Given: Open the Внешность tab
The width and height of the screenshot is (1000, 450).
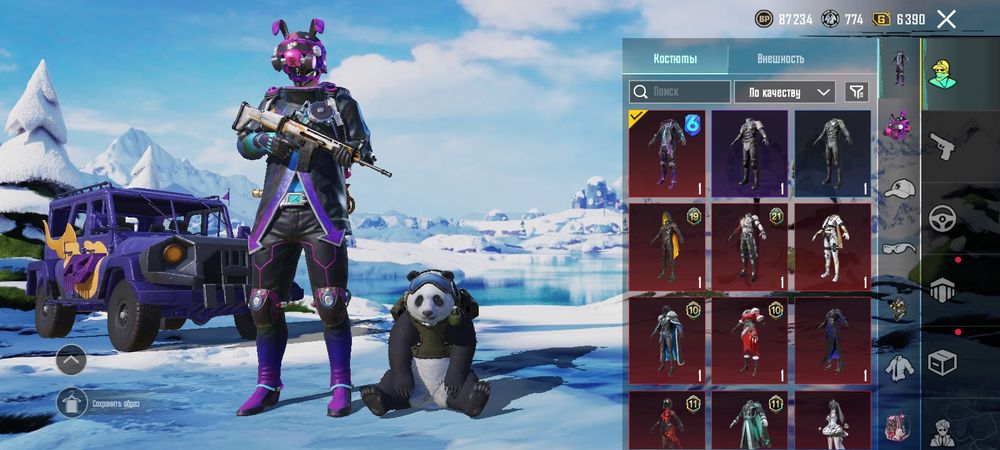Looking at the screenshot, I should [780, 58].
